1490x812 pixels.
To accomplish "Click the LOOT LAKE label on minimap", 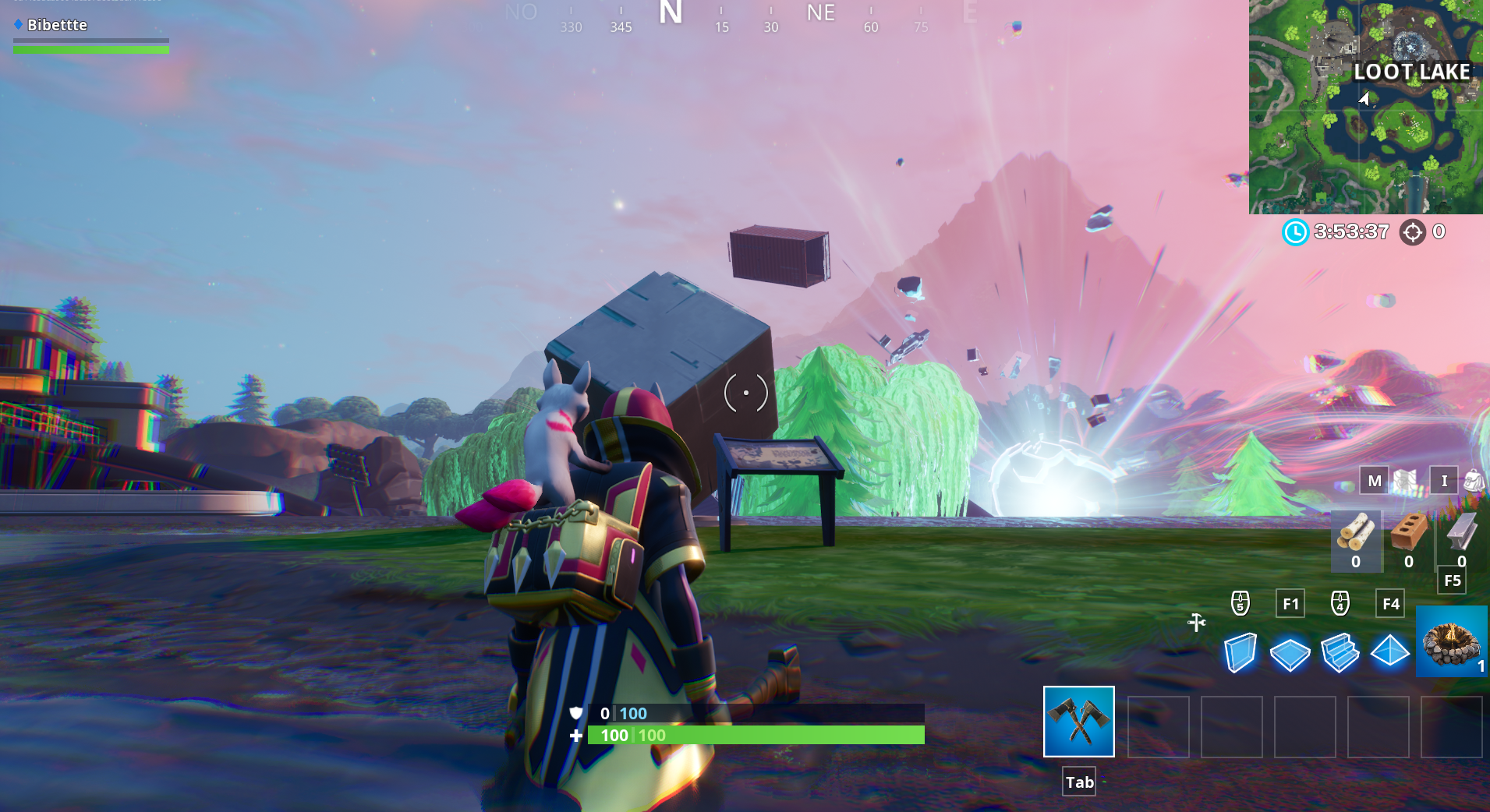I will pos(1413,72).
